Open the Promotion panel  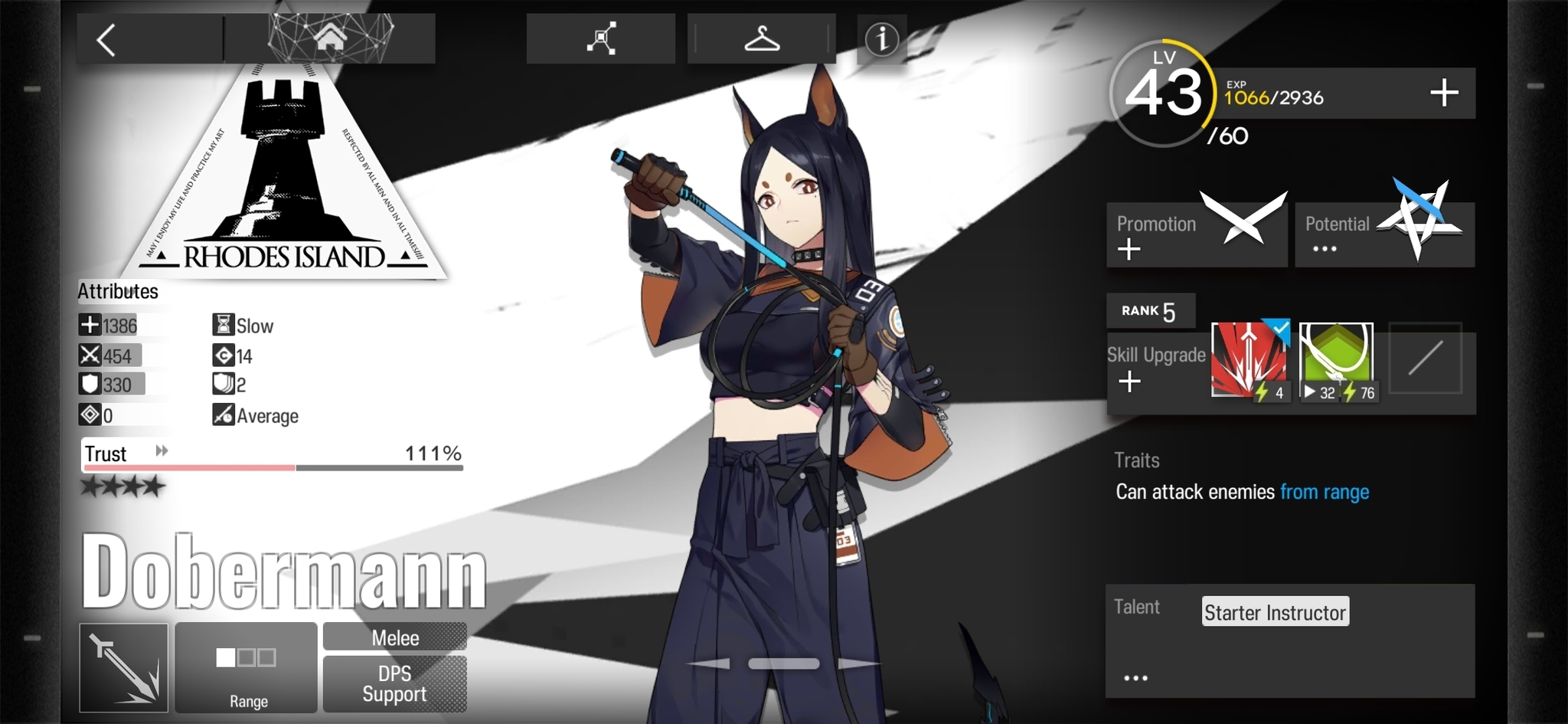[x=1196, y=234]
